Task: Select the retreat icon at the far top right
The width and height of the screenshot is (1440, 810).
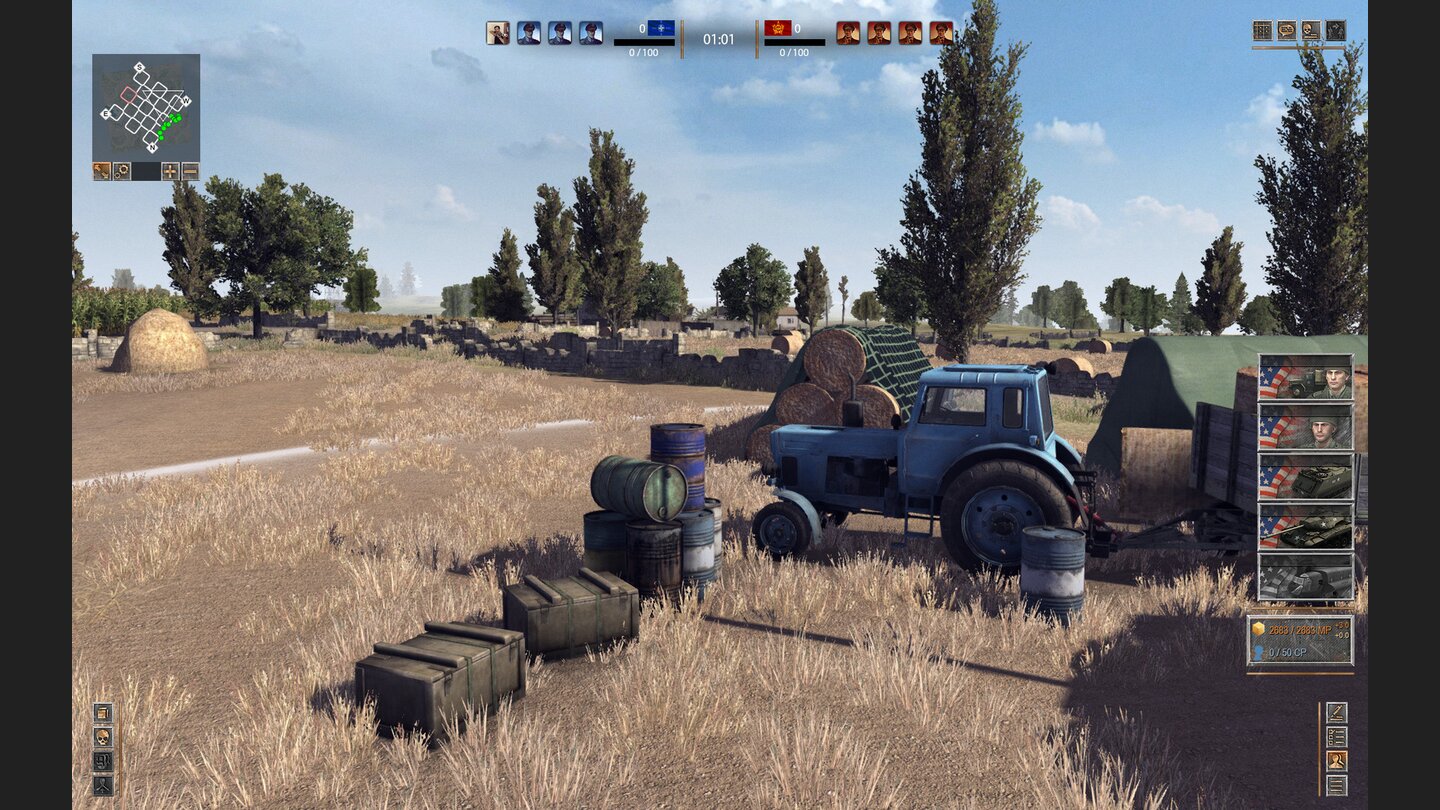Action: click(x=1337, y=30)
